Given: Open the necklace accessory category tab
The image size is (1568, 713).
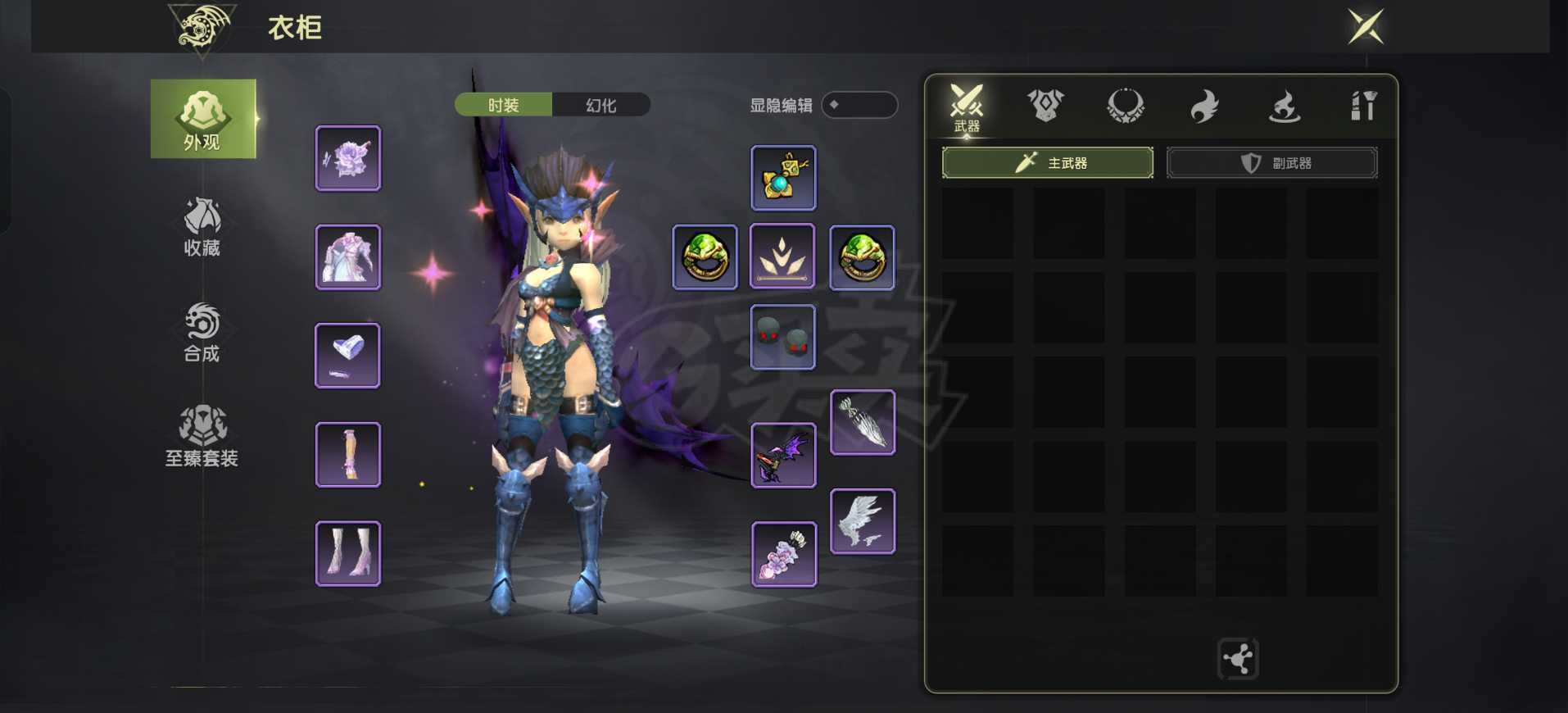Looking at the screenshot, I should [x=1126, y=106].
